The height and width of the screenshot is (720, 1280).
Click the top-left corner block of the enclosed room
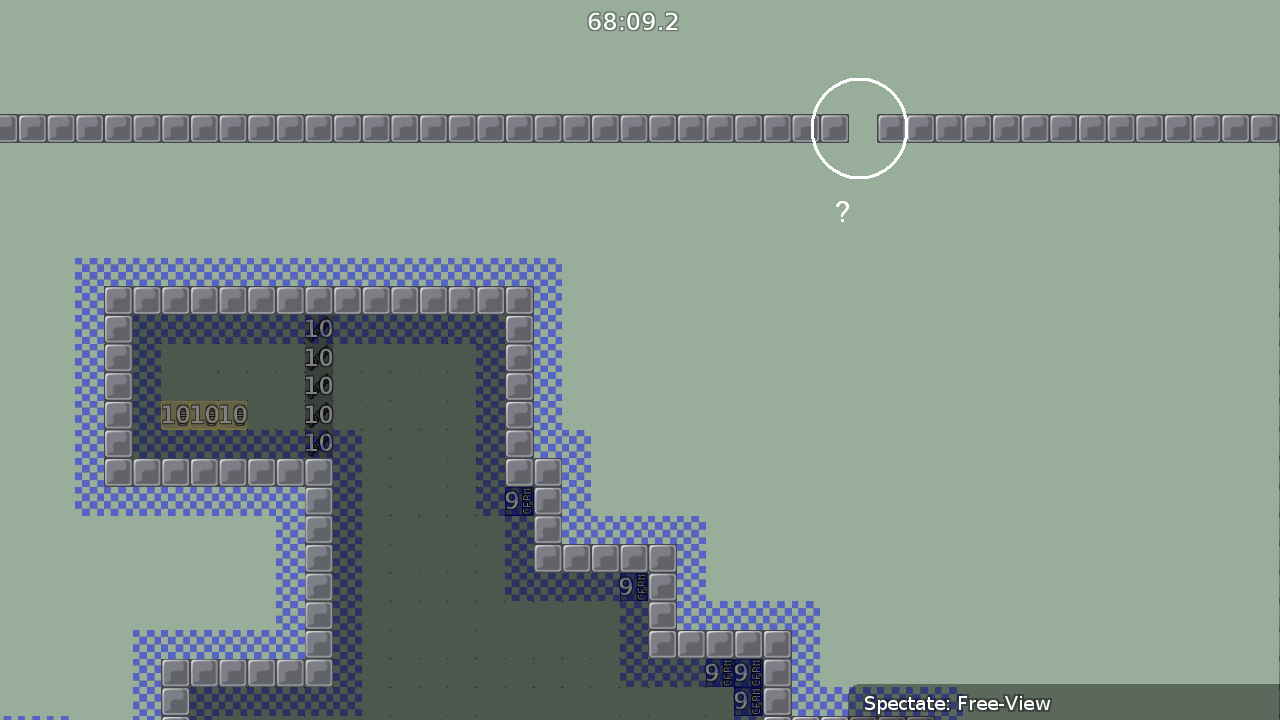pyautogui.click(x=117, y=299)
